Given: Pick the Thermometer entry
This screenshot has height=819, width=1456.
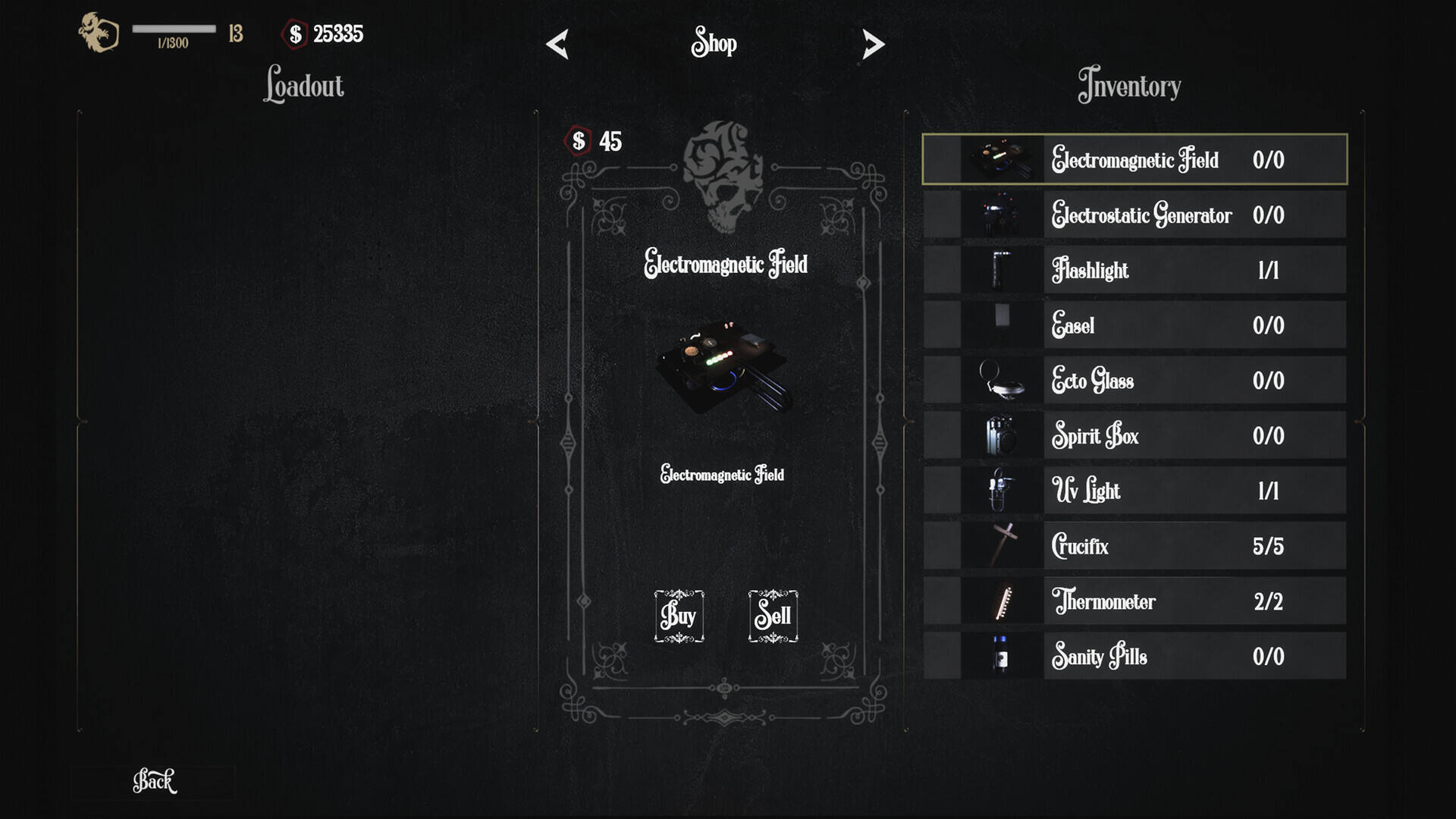Looking at the screenshot, I should coord(1134,601).
